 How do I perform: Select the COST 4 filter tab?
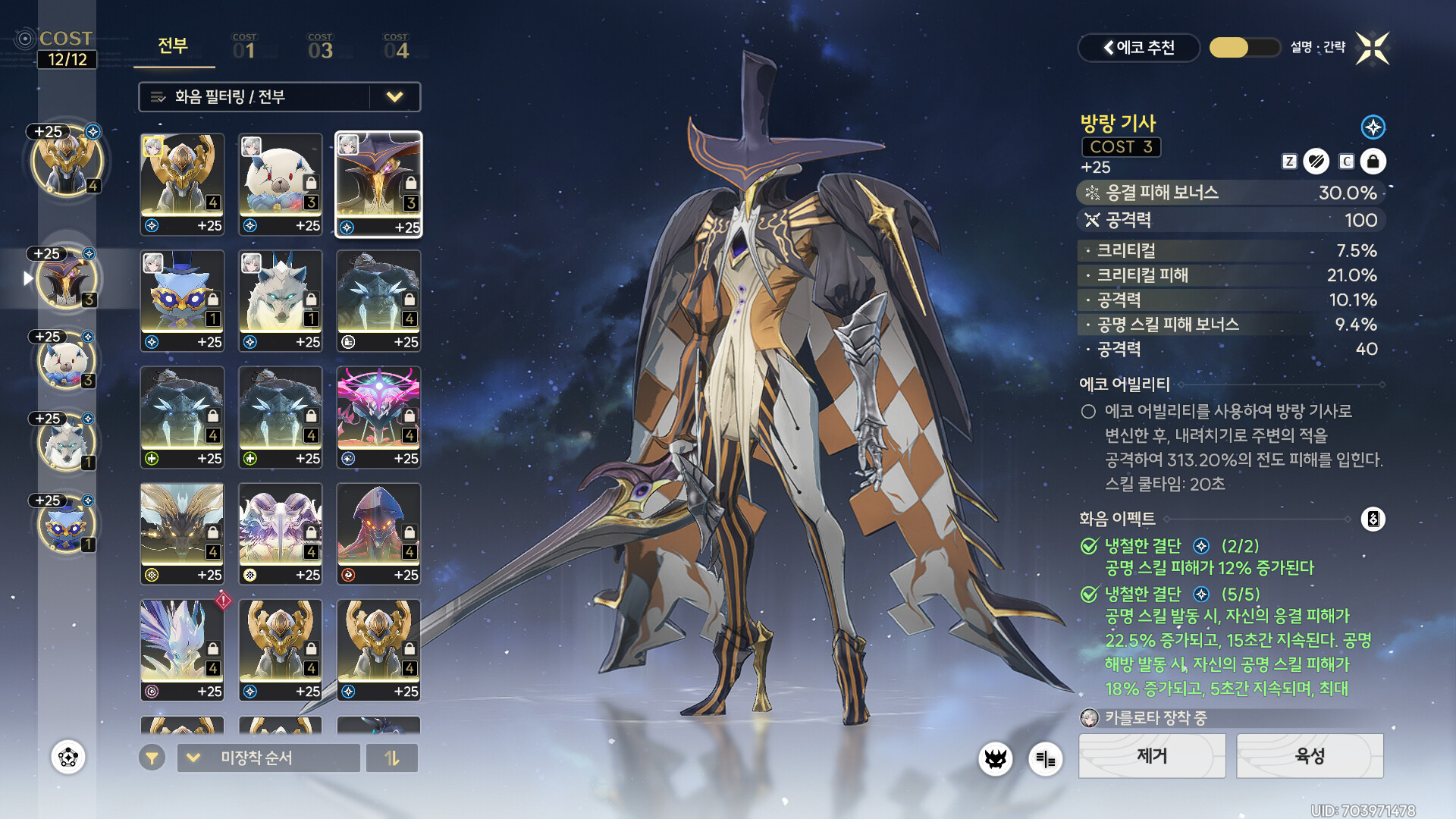pos(396,47)
